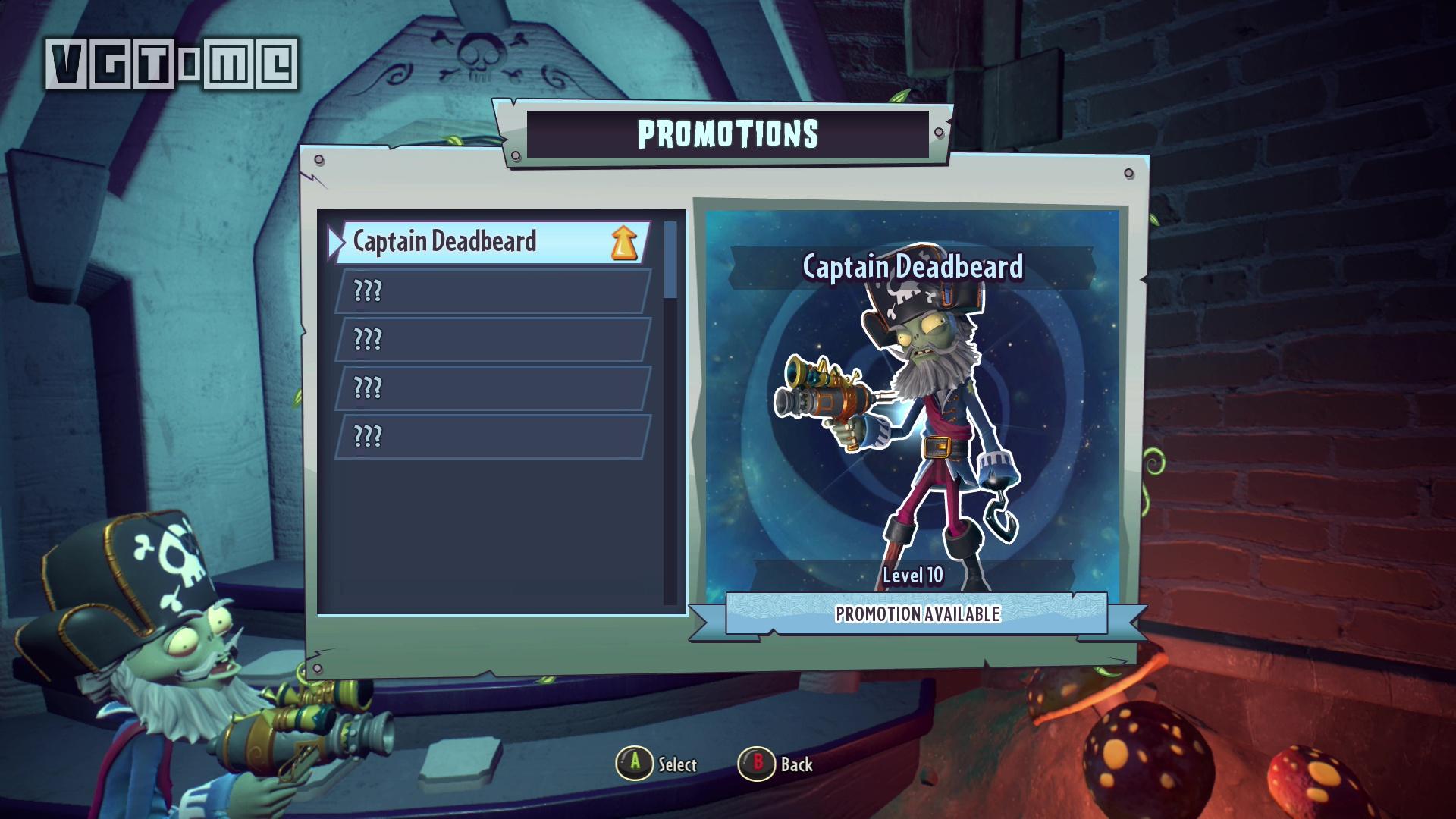1456x819 pixels.
Task: Click the orange promotion arrow icon
Action: click(624, 243)
